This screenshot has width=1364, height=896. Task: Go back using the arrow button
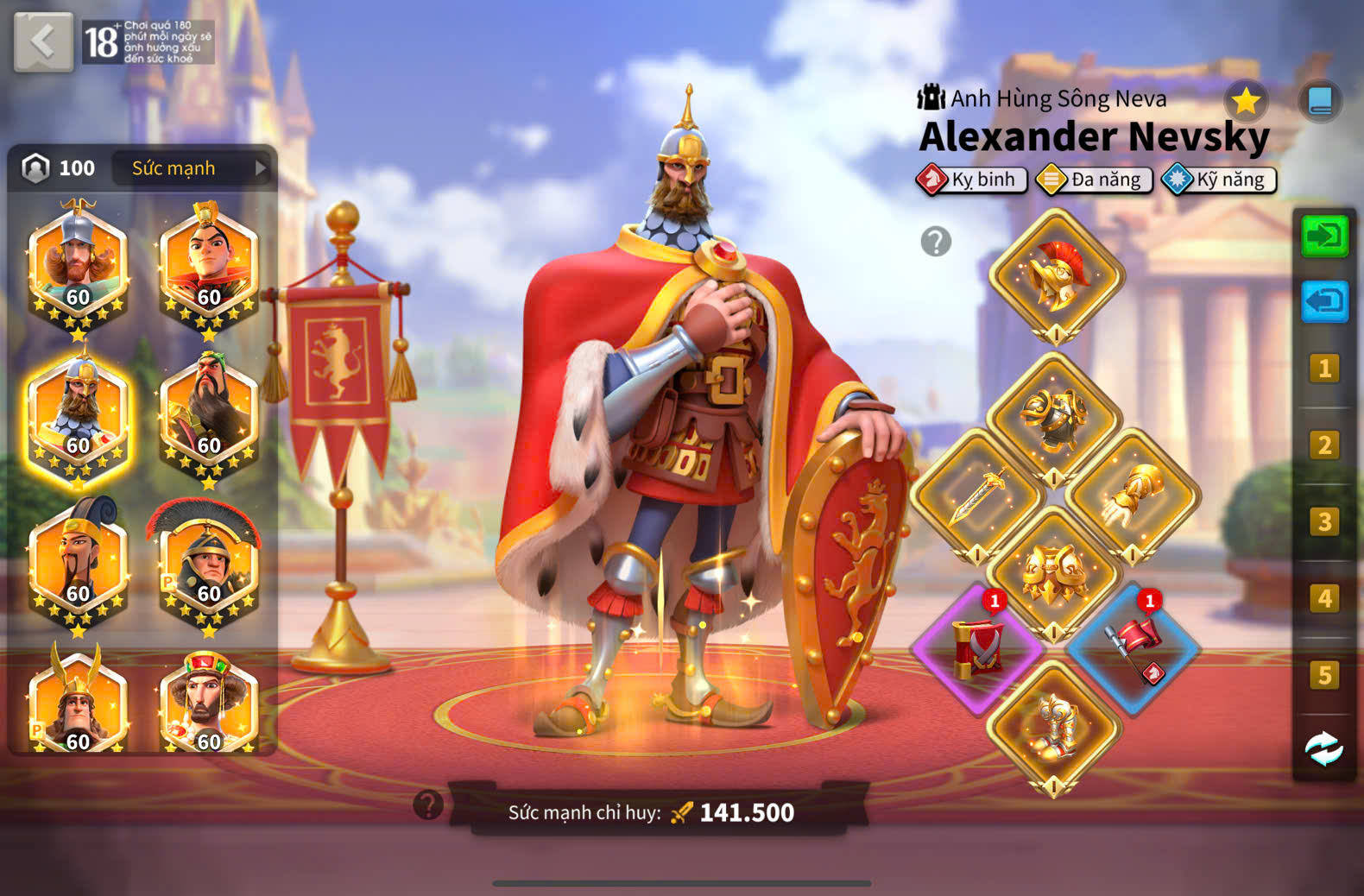tap(43, 41)
